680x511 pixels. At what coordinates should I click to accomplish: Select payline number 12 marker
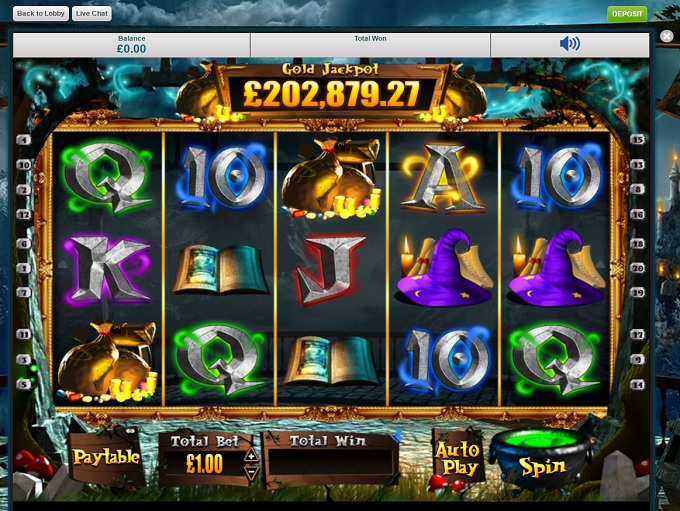tap(23, 215)
